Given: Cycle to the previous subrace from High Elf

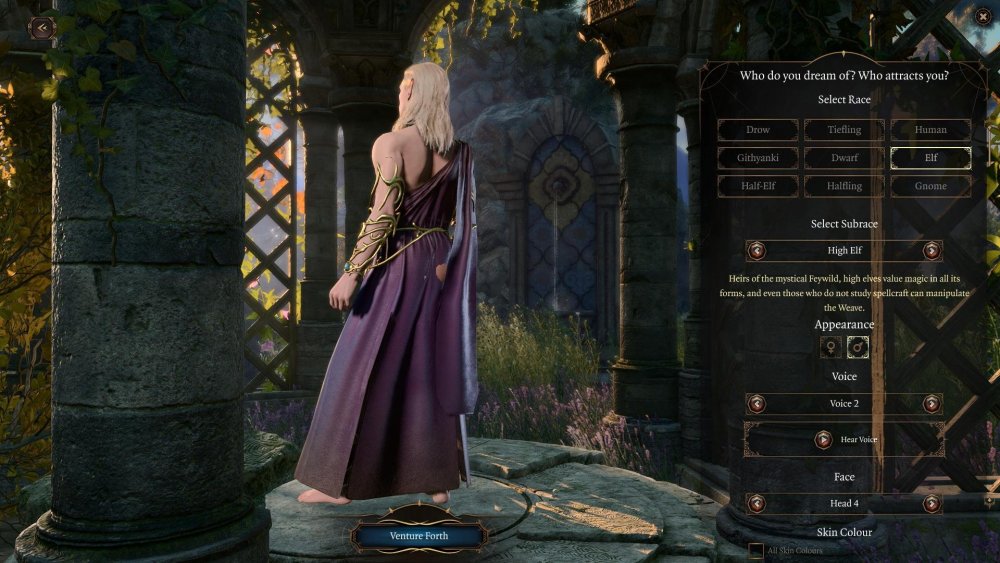Looking at the screenshot, I should pos(757,251).
